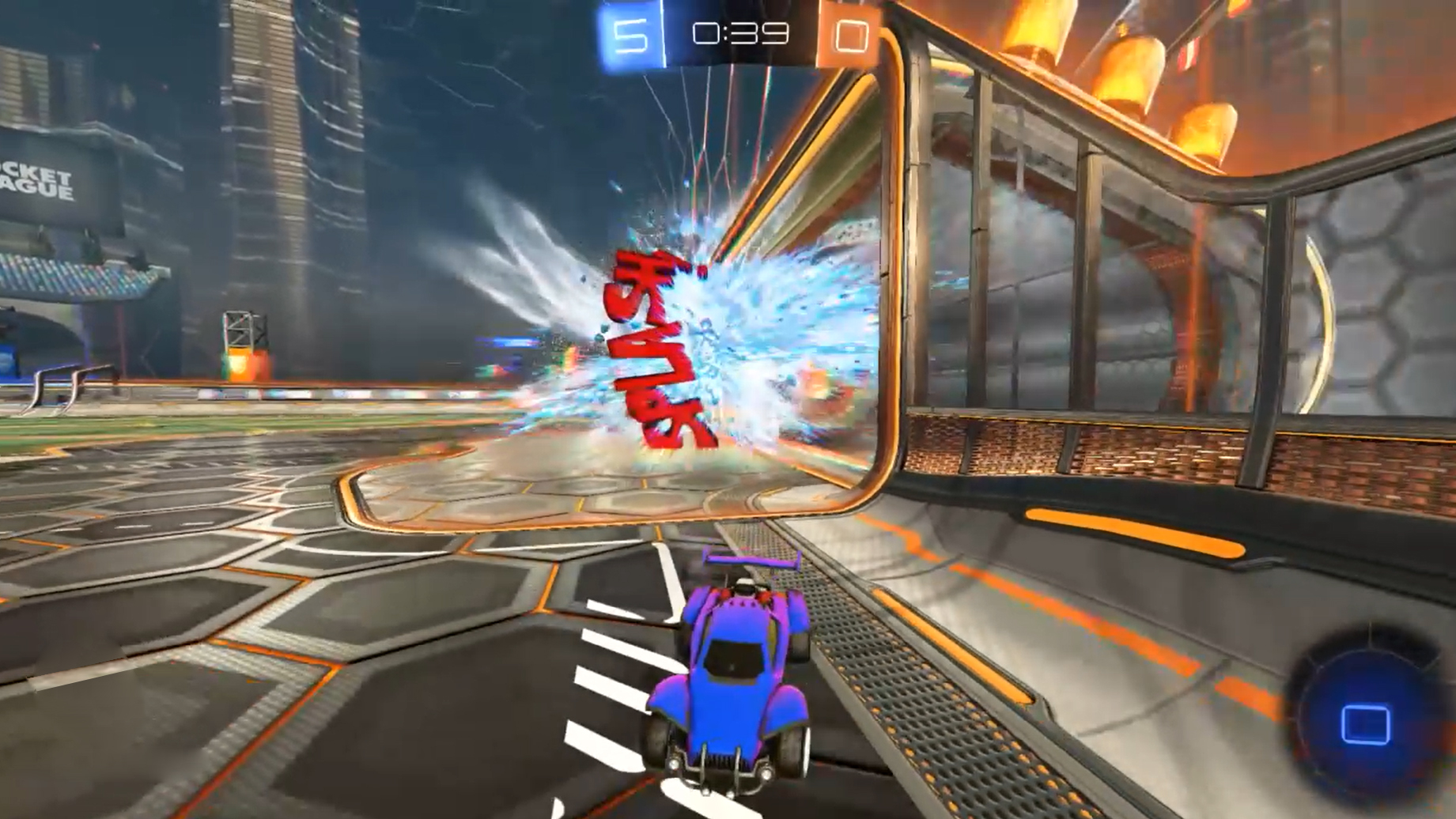Click the white hash marks on the field
1456x819 pixels.
coord(613,688)
